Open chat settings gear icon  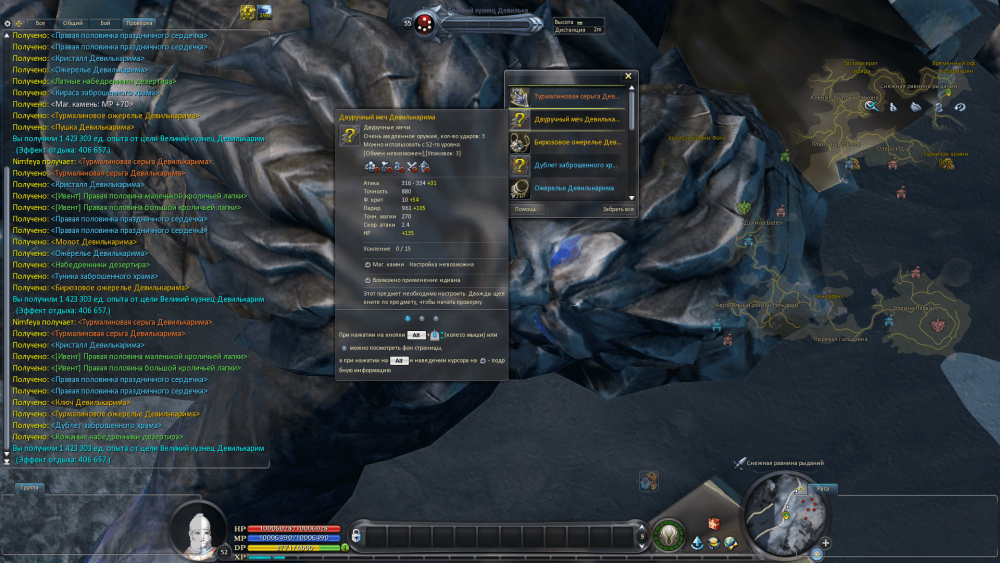pos(8,22)
